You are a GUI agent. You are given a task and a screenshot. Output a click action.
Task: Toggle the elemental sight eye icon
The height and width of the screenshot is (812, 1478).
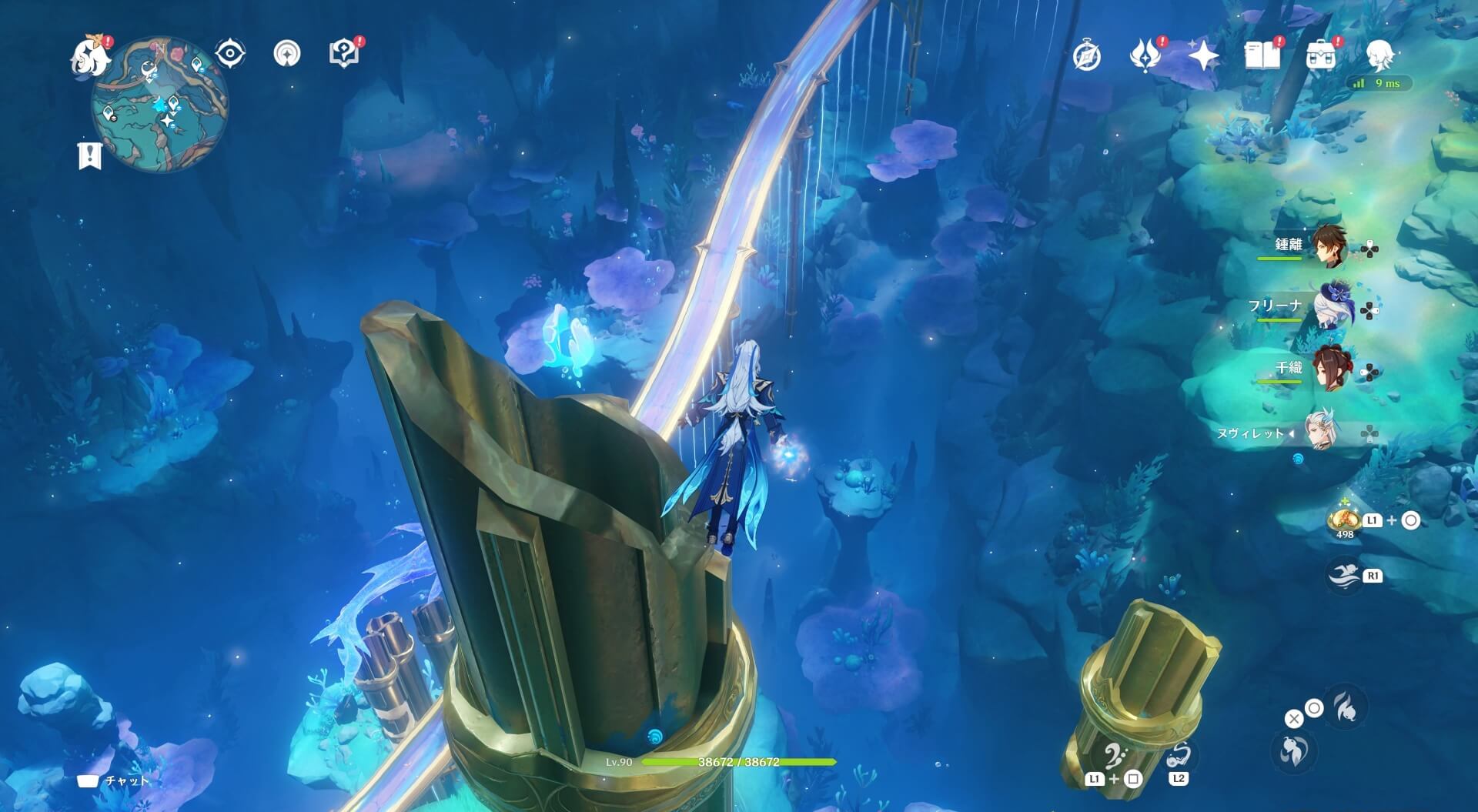[229, 54]
